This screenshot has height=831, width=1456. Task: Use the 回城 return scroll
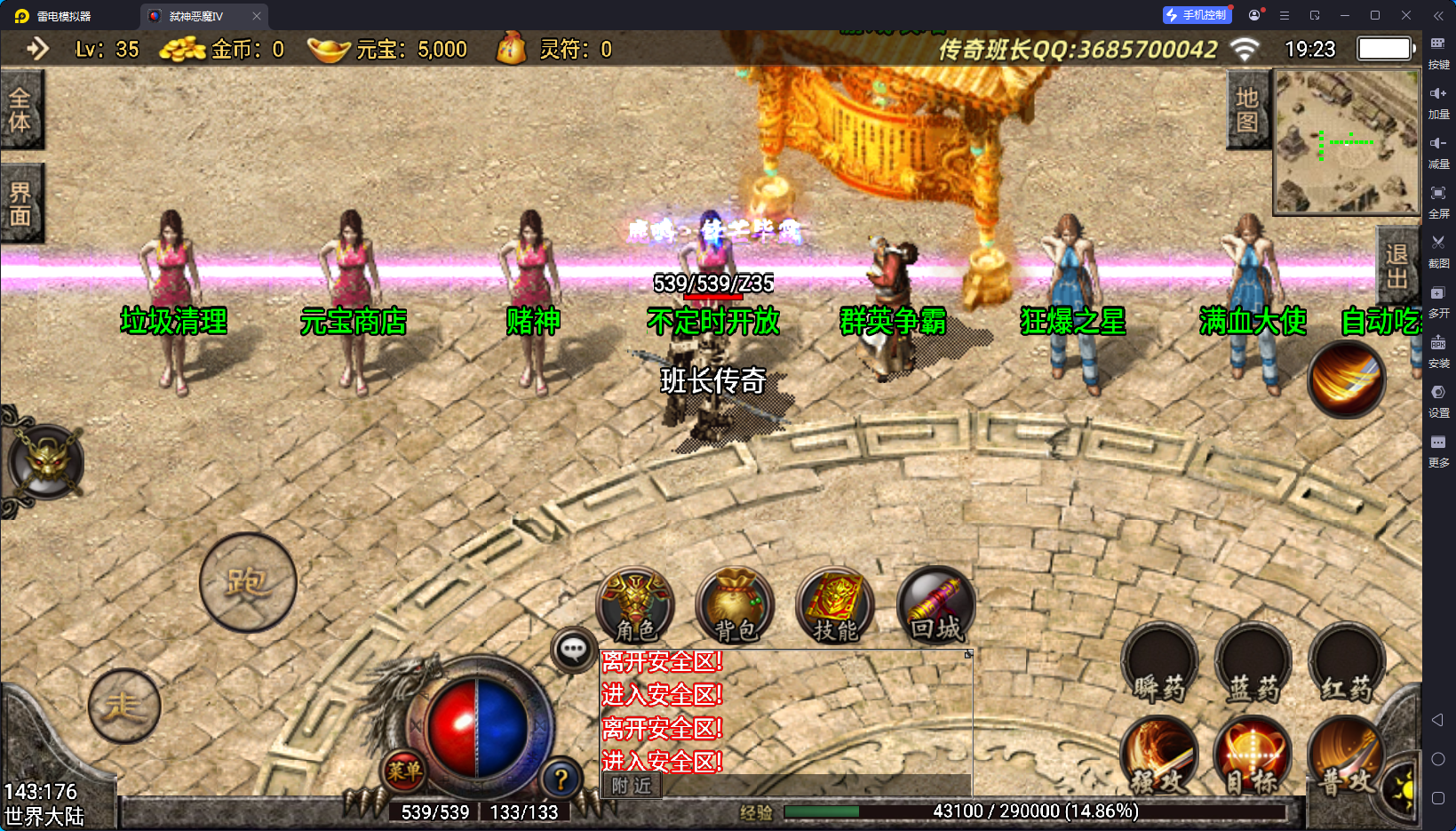(x=935, y=605)
